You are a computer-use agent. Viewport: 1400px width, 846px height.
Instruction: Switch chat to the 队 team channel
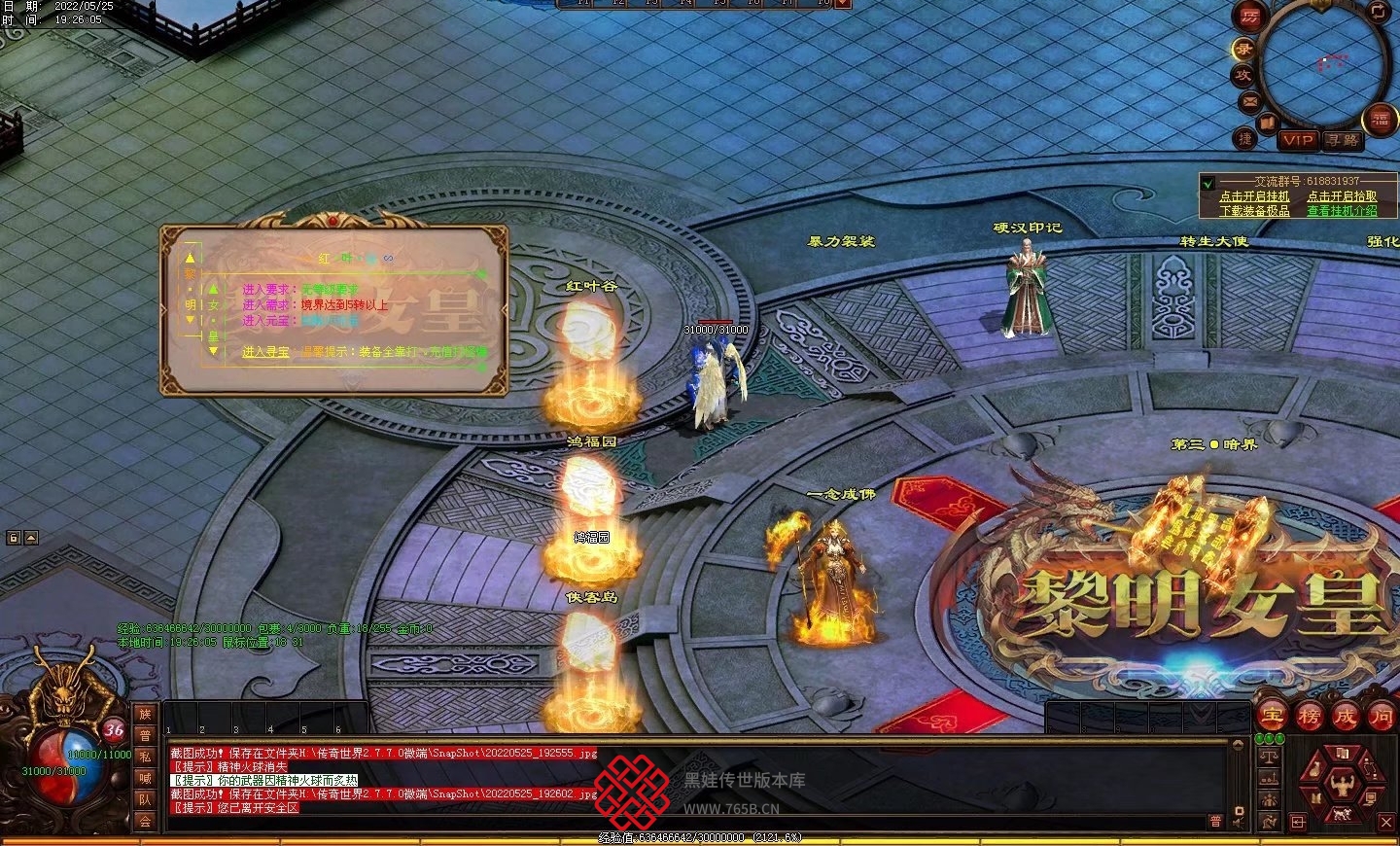click(145, 800)
